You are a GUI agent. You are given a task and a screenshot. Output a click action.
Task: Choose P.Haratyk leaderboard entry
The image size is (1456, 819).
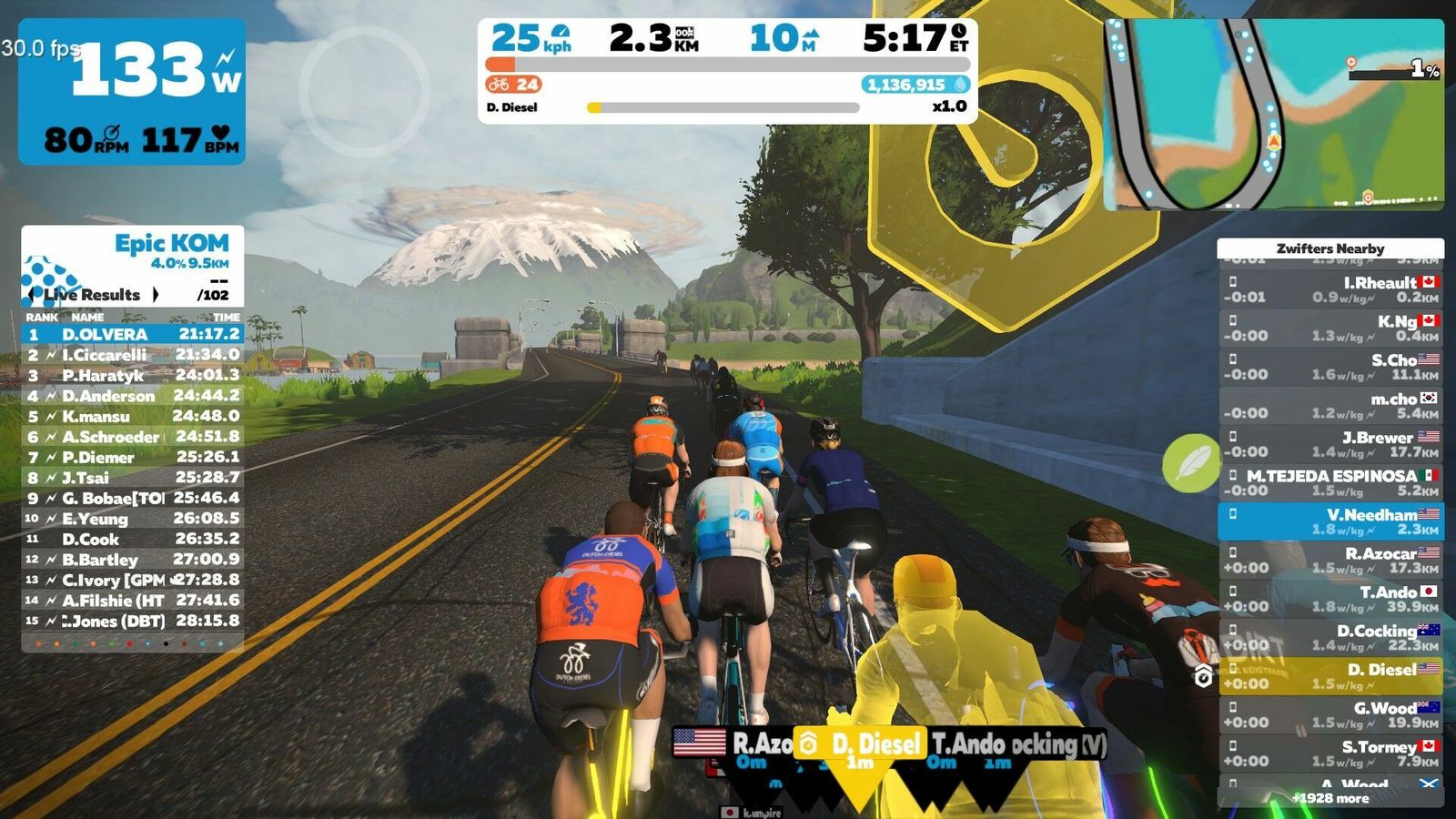[133, 375]
